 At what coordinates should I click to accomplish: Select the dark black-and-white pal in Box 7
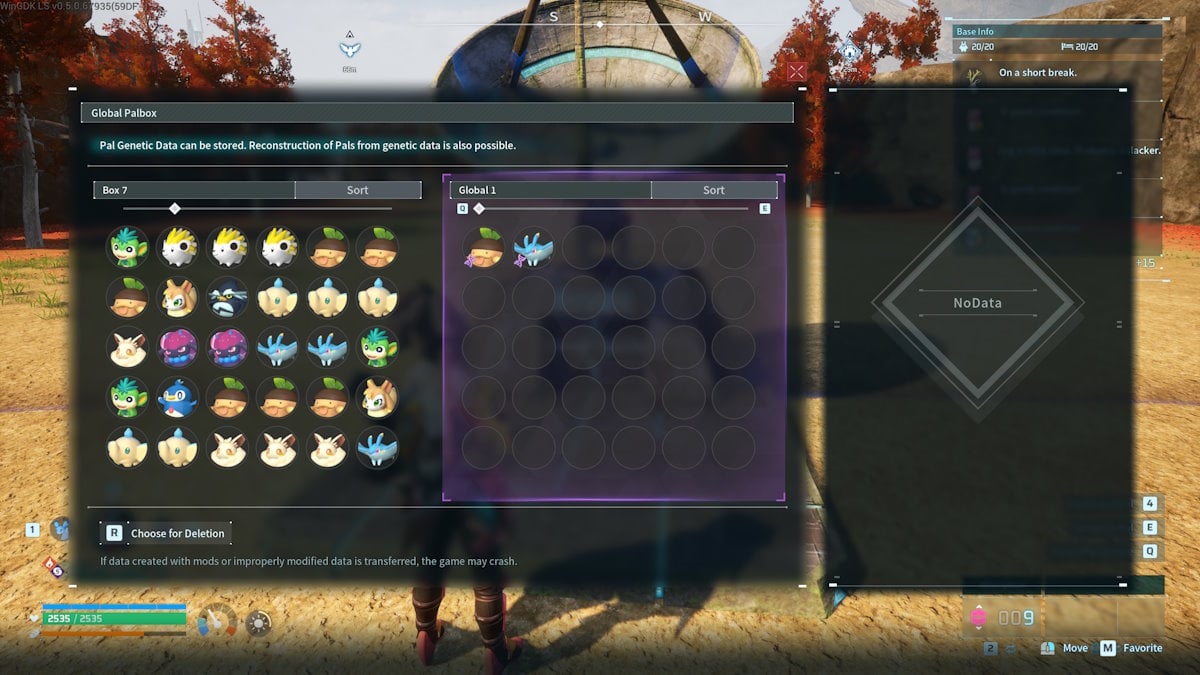(228, 297)
